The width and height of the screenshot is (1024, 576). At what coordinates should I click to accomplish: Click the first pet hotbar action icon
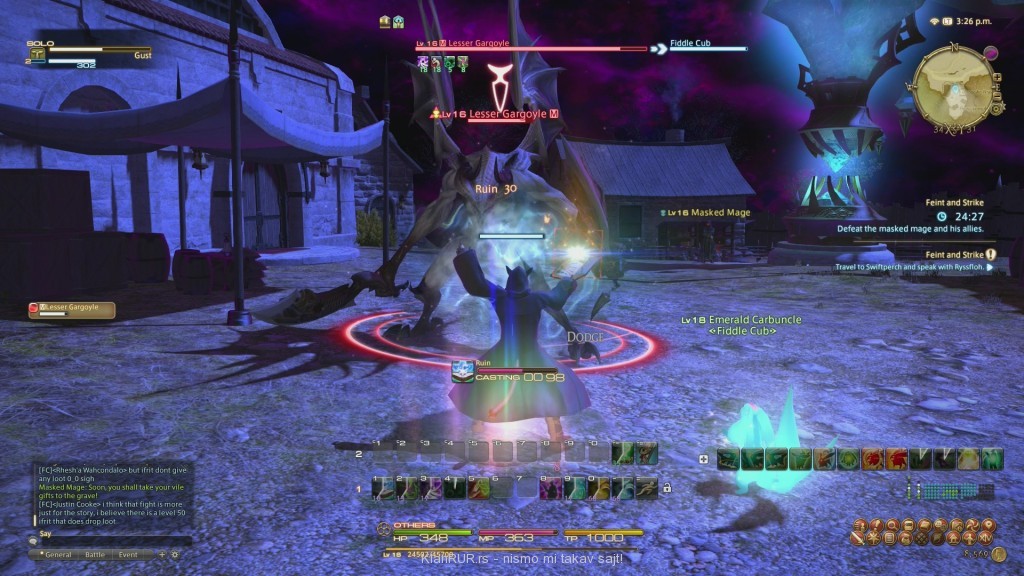(727, 459)
